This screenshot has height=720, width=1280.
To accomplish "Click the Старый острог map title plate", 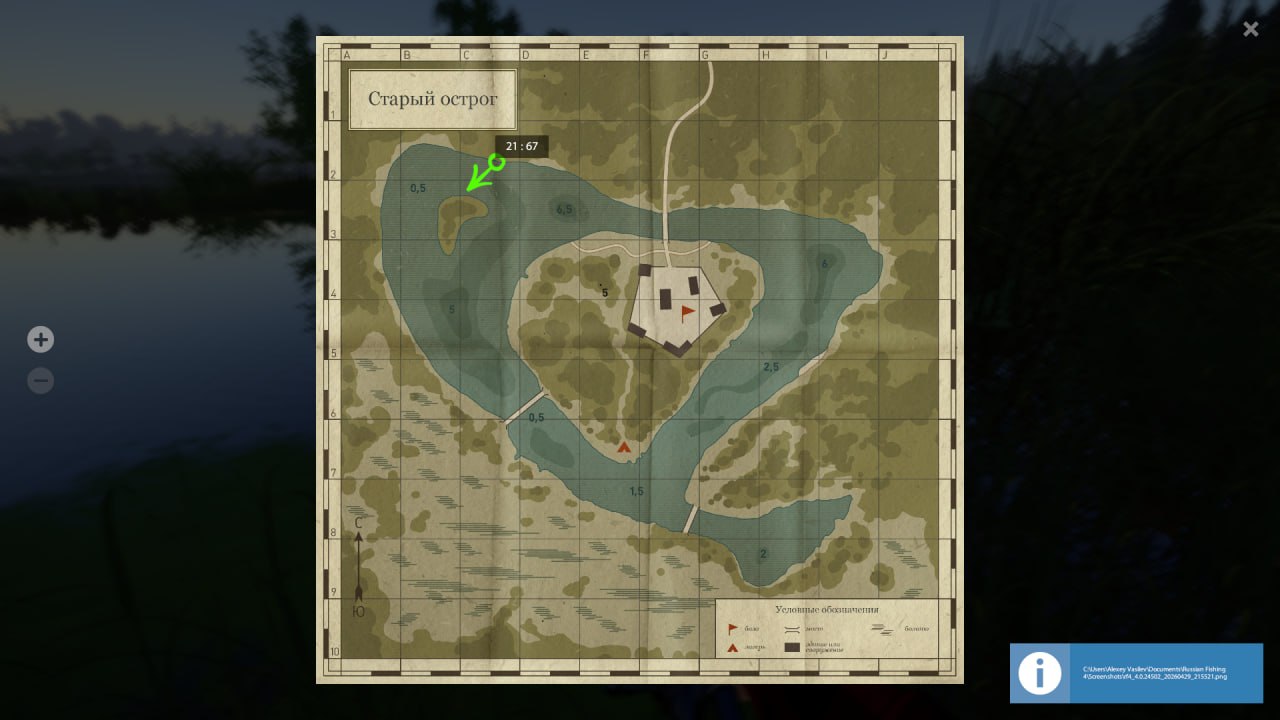I will click(432, 99).
